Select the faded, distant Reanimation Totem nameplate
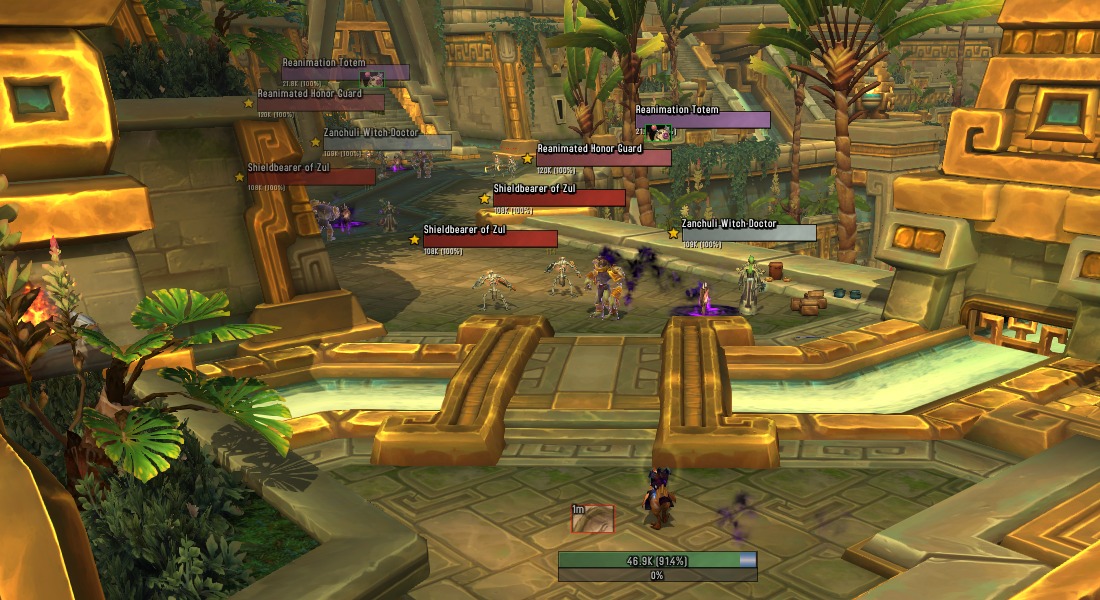The height and width of the screenshot is (600, 1100). coord(345,72)
